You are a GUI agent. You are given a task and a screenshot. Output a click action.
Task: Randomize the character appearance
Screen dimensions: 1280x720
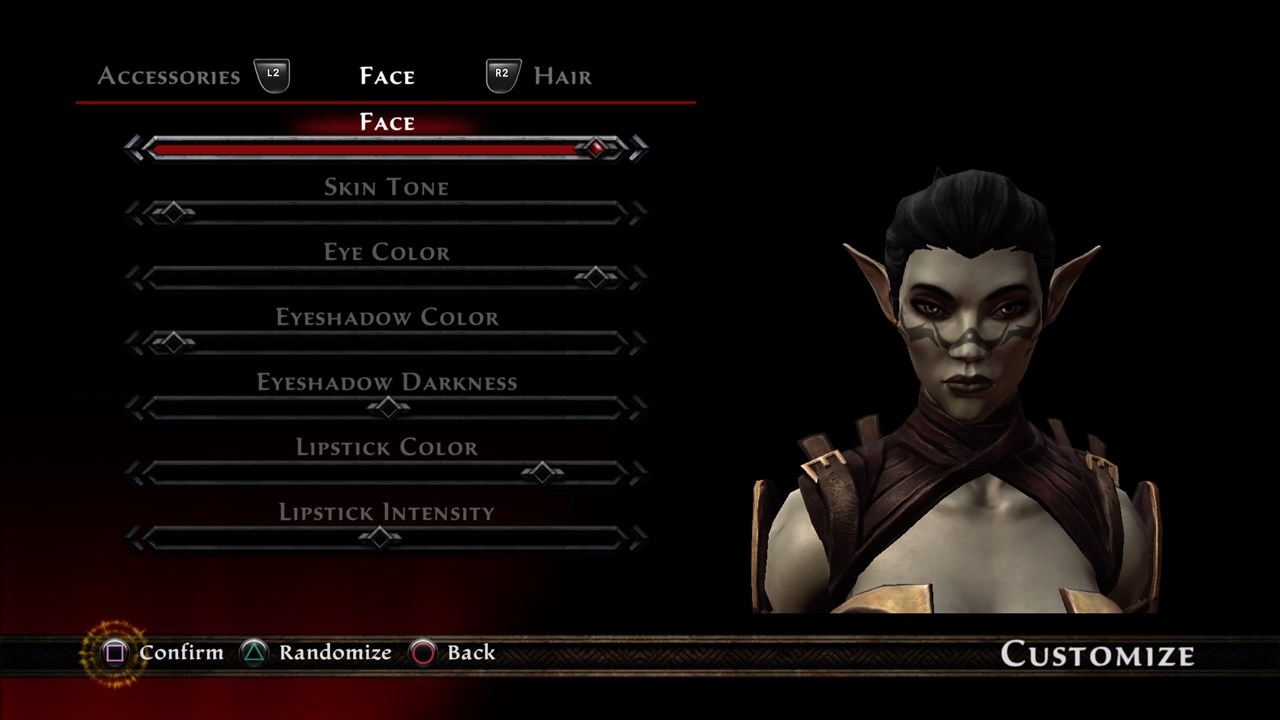coord(316,653)
